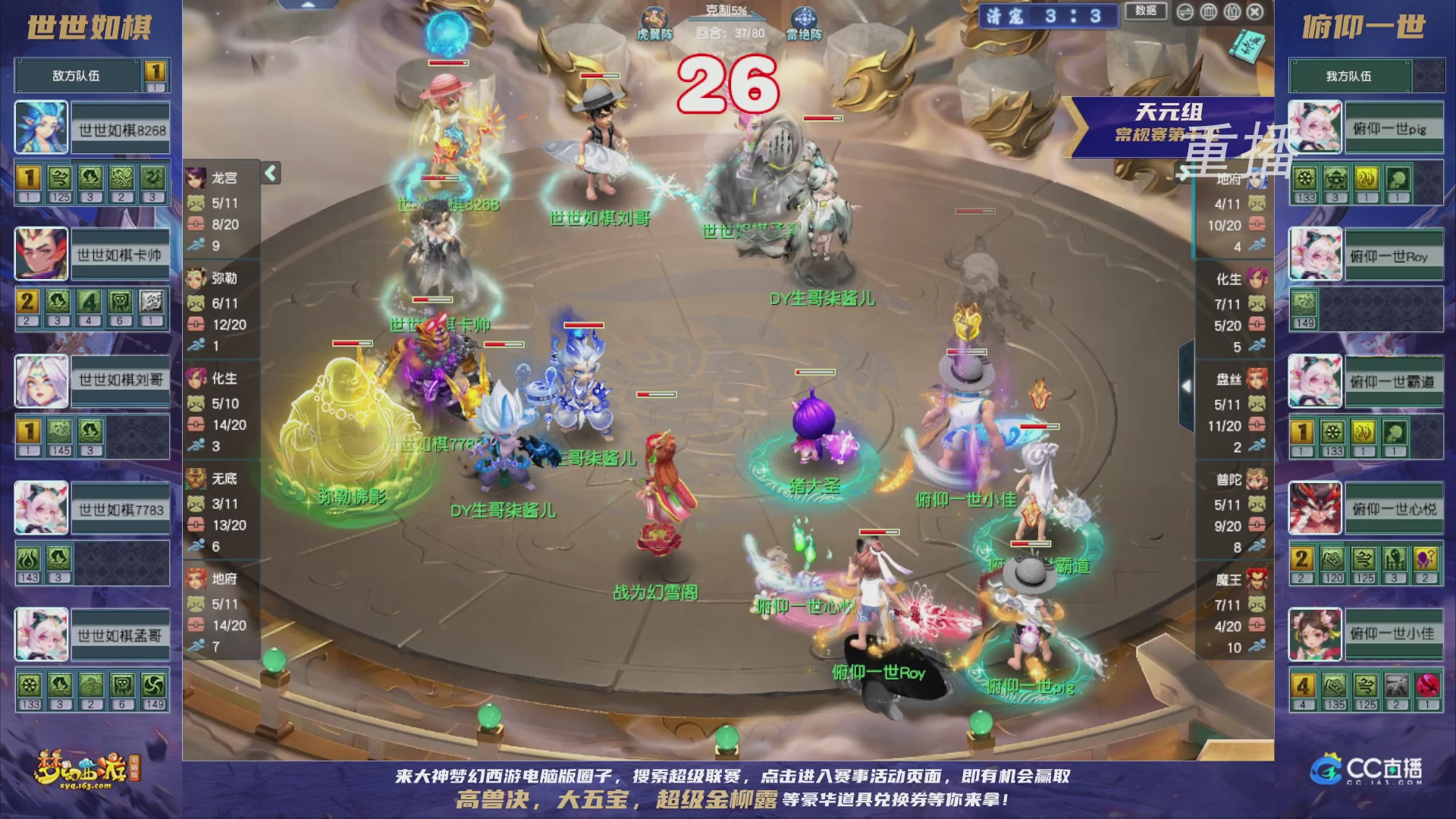This screenshot has height=819, width=1456.
Task: Open the grid-style icon in the top-right toolbar
Action: pos(1209,11)
